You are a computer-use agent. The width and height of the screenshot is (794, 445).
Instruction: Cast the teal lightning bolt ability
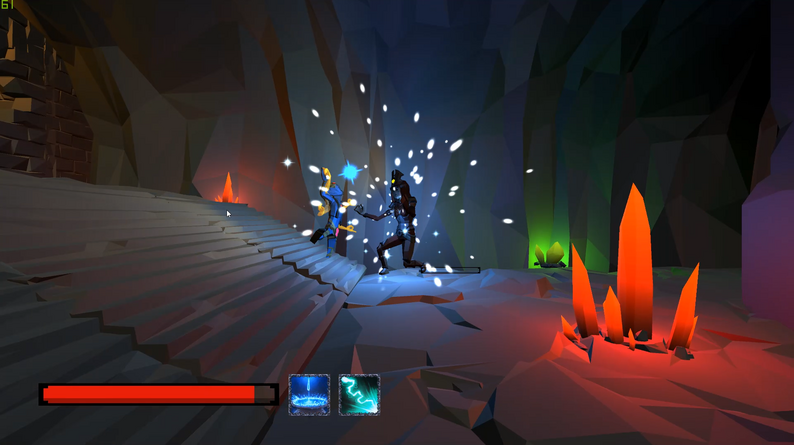(x=359, y=394)
